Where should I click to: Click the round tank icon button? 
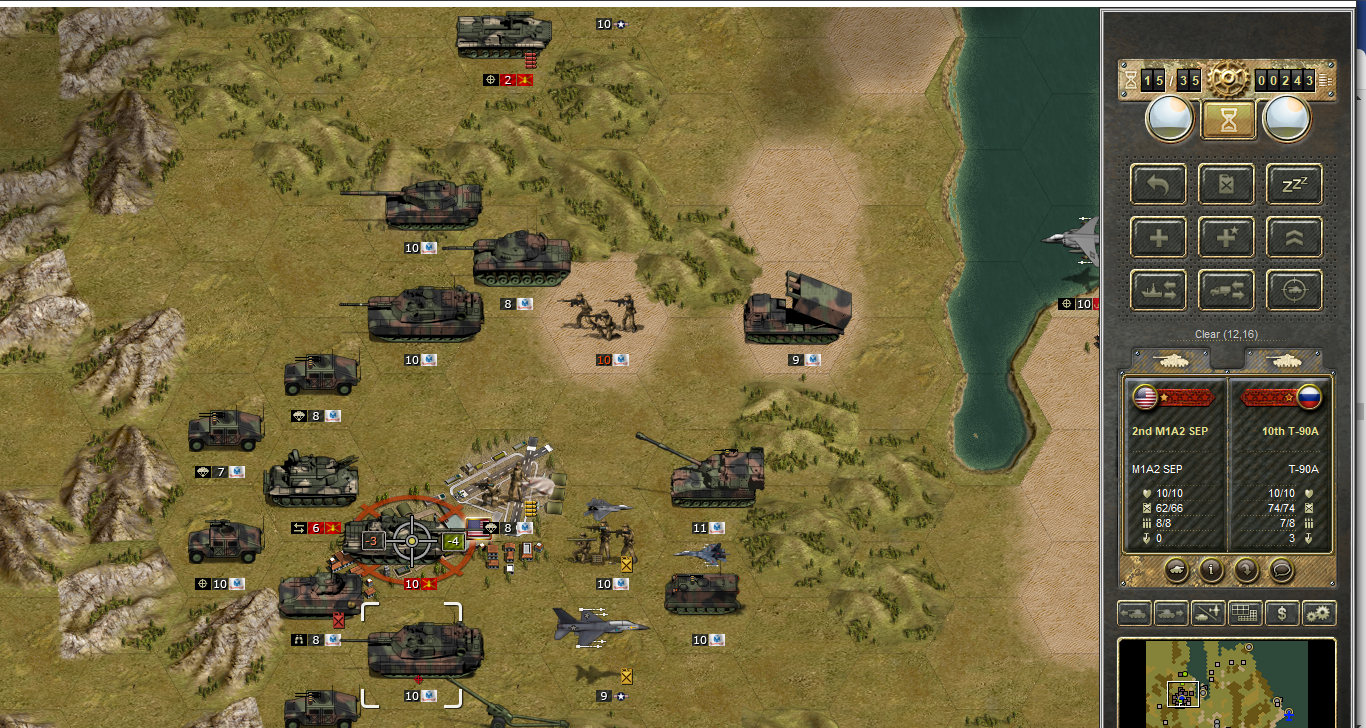[x=1176, y=570]
